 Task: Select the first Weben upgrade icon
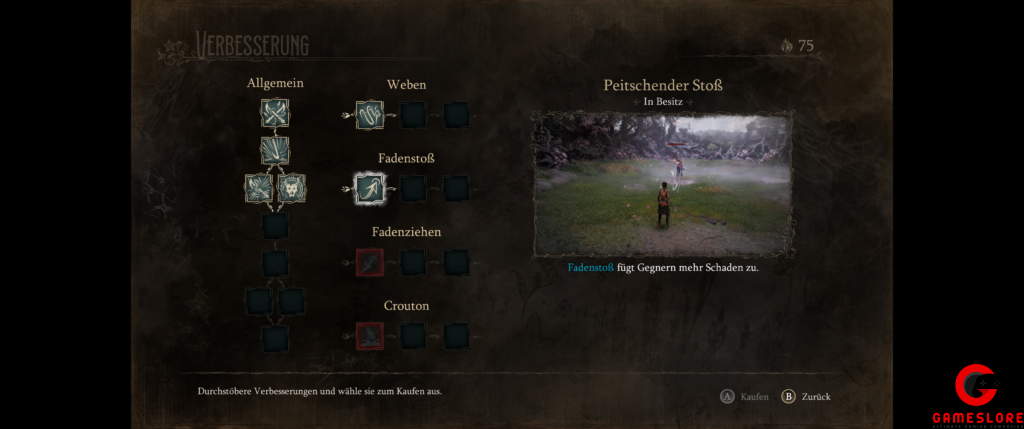point(370,114)
